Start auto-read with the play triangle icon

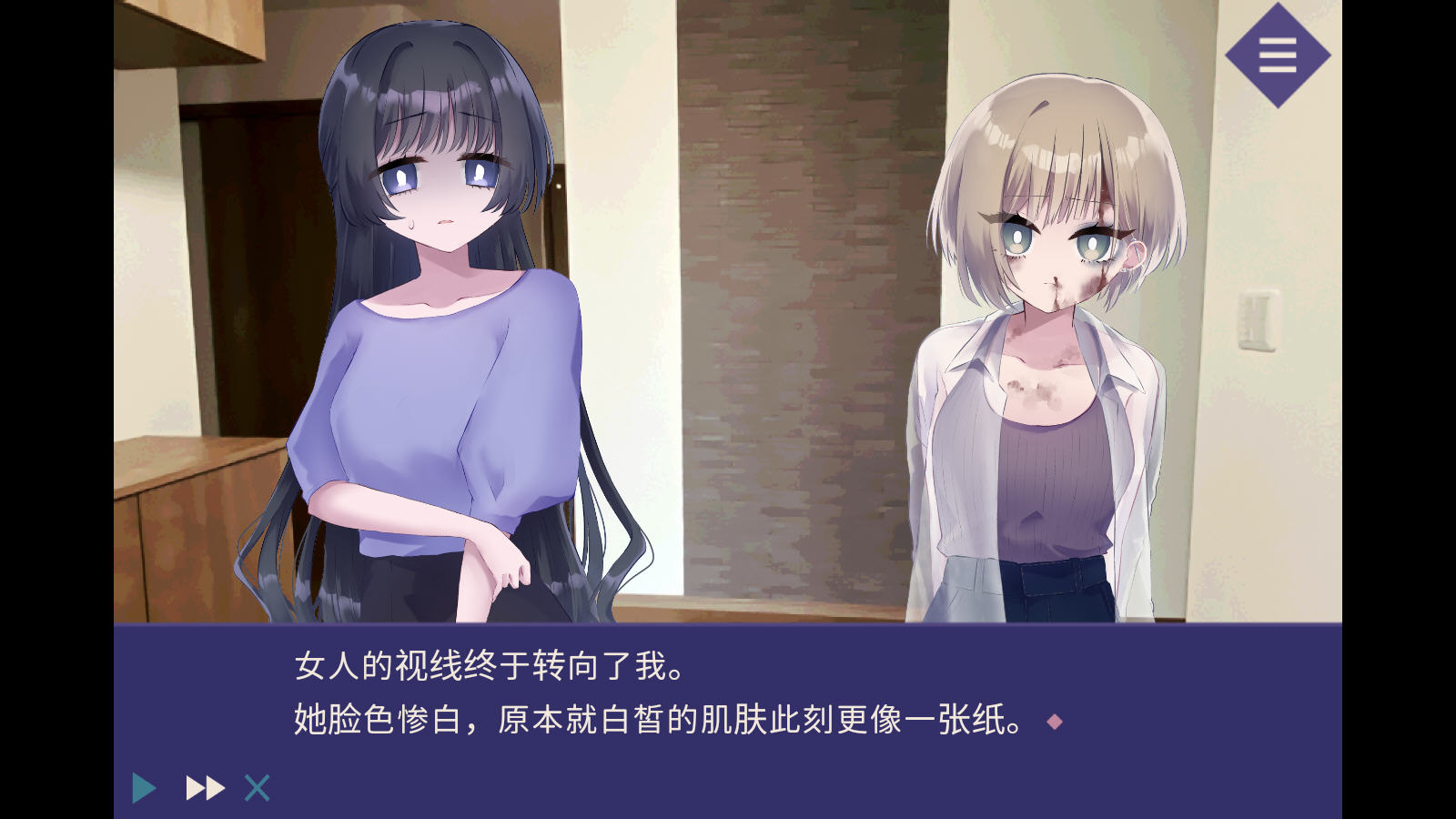click(144, 786)
